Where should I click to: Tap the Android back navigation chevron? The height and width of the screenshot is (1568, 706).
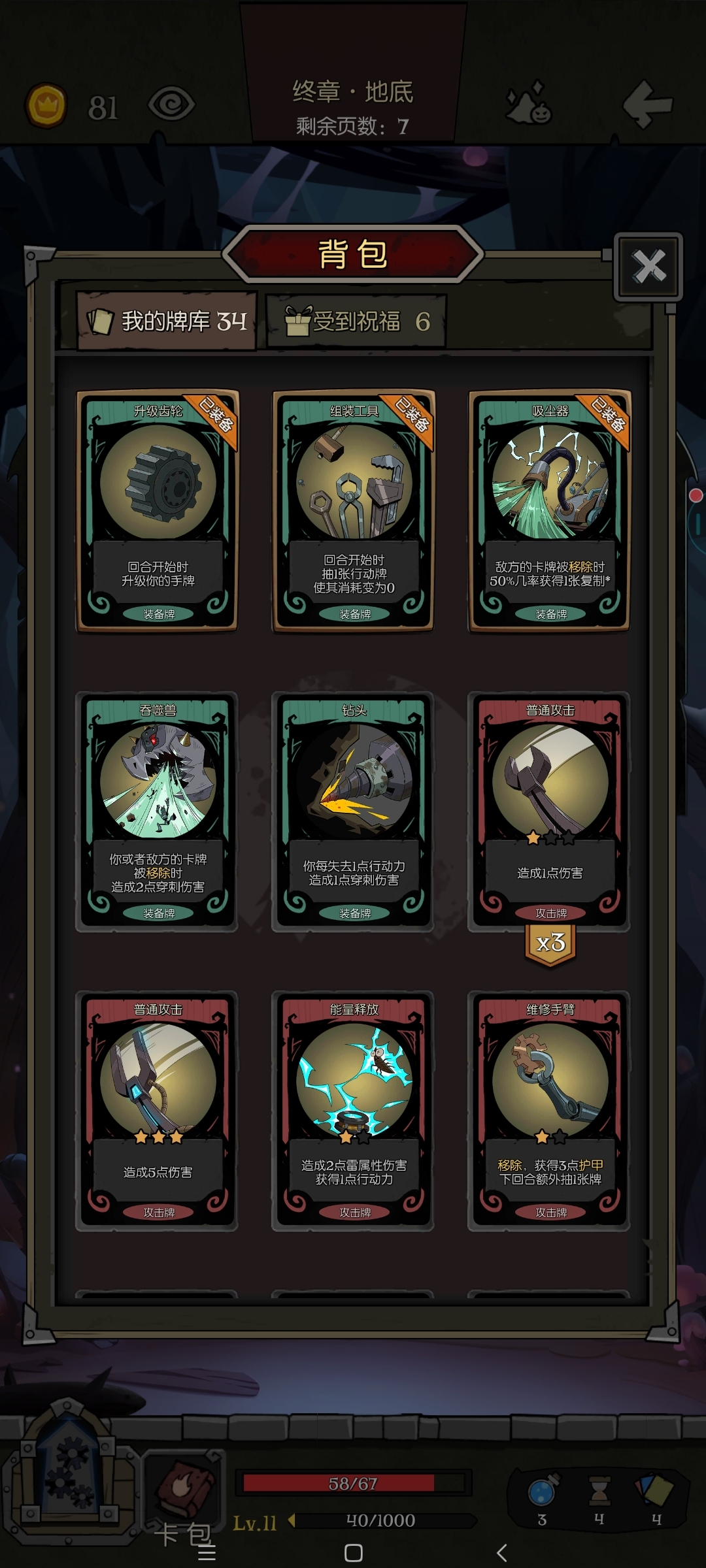coord(501,1553)
